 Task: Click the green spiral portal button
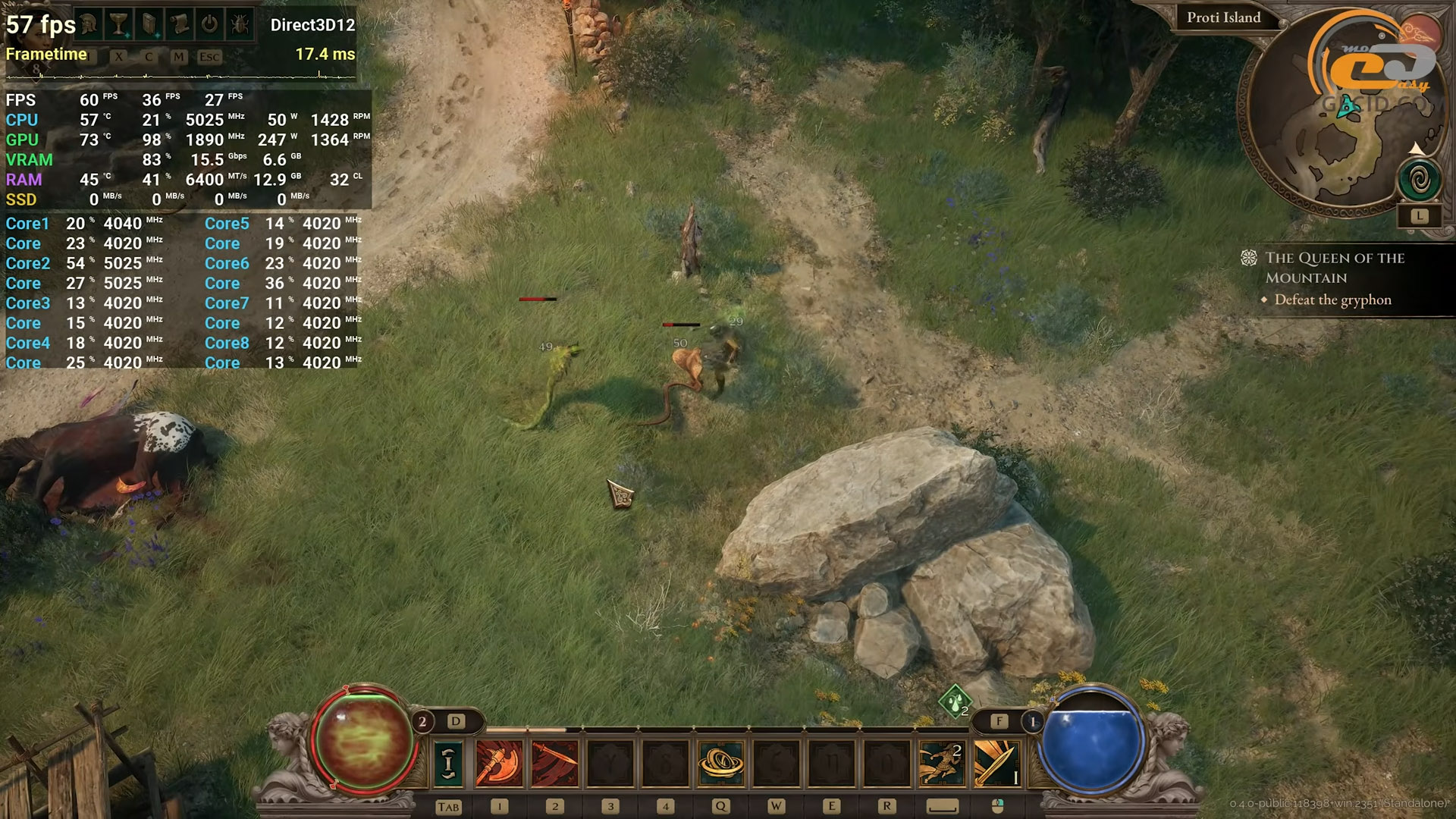pos(1420,180)
